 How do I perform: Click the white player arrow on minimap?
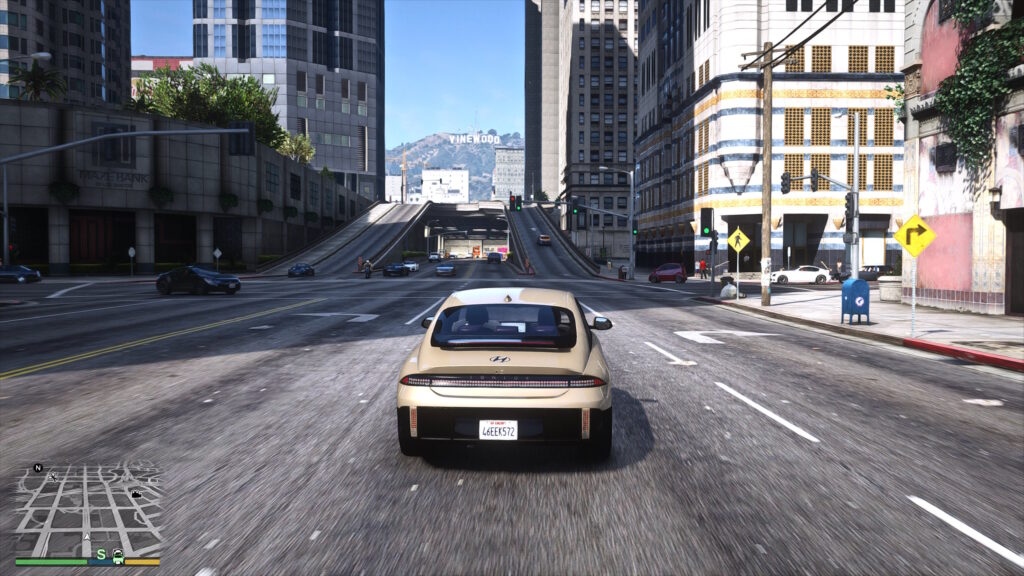point(88,539)
